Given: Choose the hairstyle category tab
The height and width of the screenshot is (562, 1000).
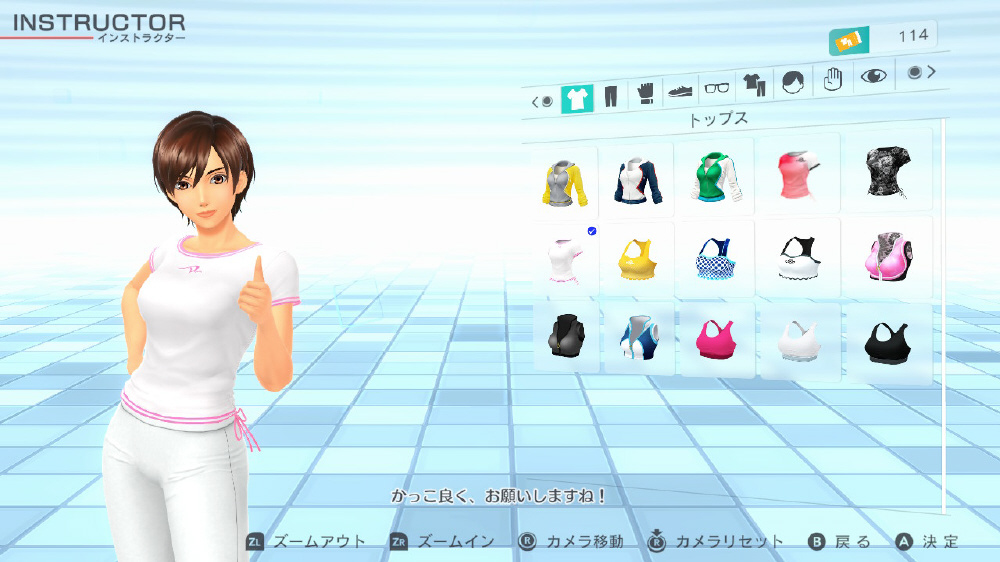Looking at the screenshot, I should pyautogui.click(x=792, y=82).
